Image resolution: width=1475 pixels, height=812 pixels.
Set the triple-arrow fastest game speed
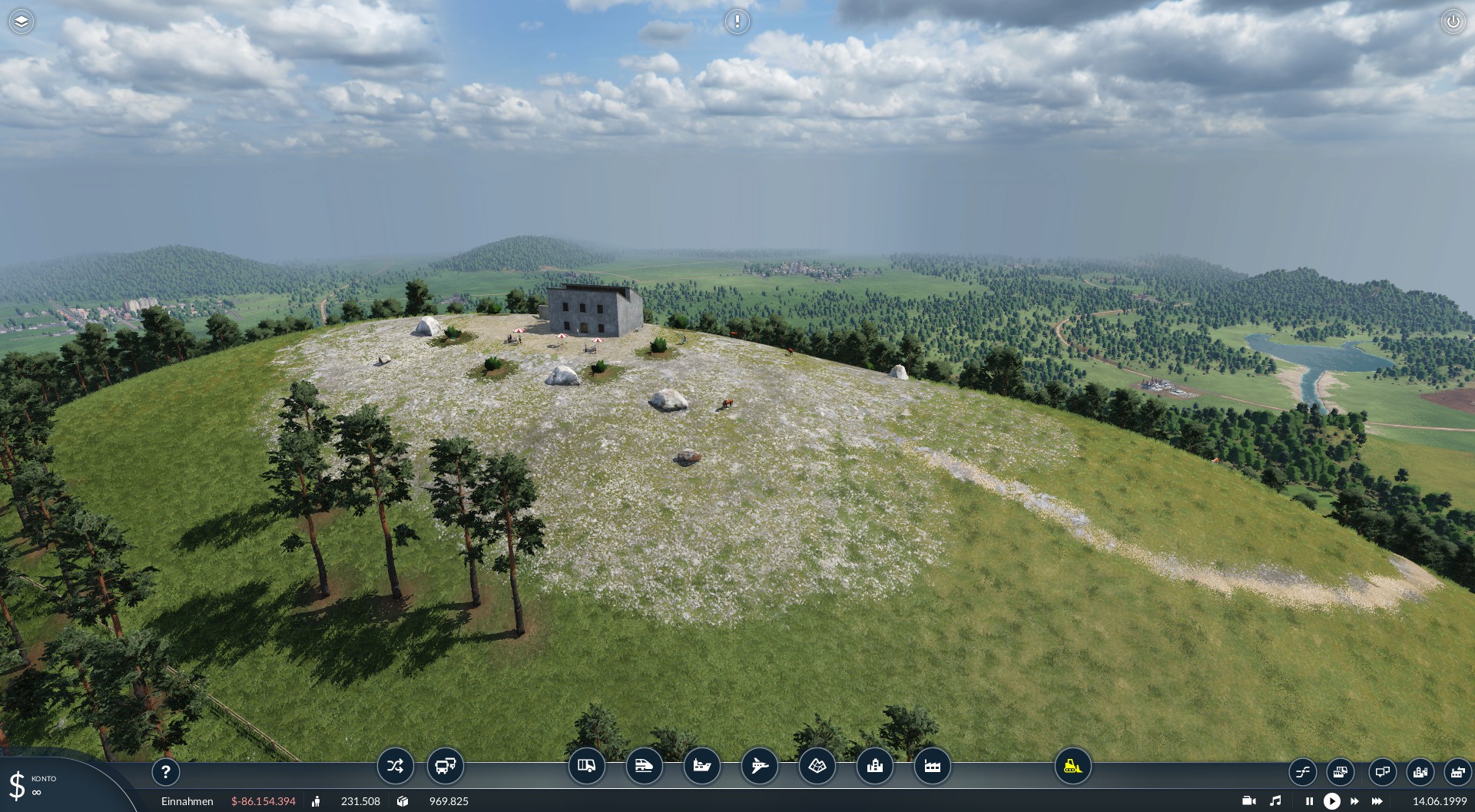1377,801
